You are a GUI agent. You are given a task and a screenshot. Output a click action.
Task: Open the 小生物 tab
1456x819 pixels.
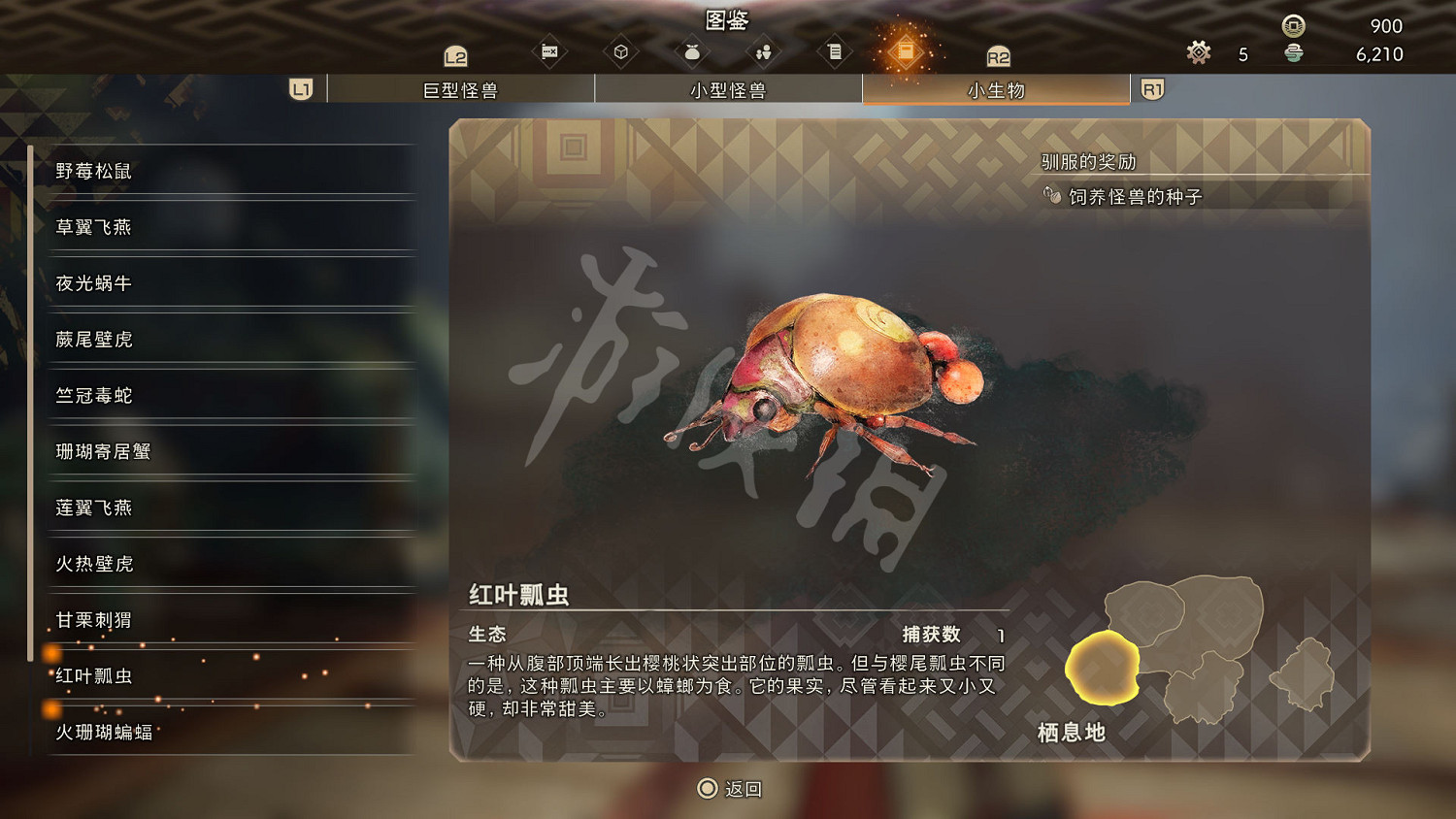[995, 88]
